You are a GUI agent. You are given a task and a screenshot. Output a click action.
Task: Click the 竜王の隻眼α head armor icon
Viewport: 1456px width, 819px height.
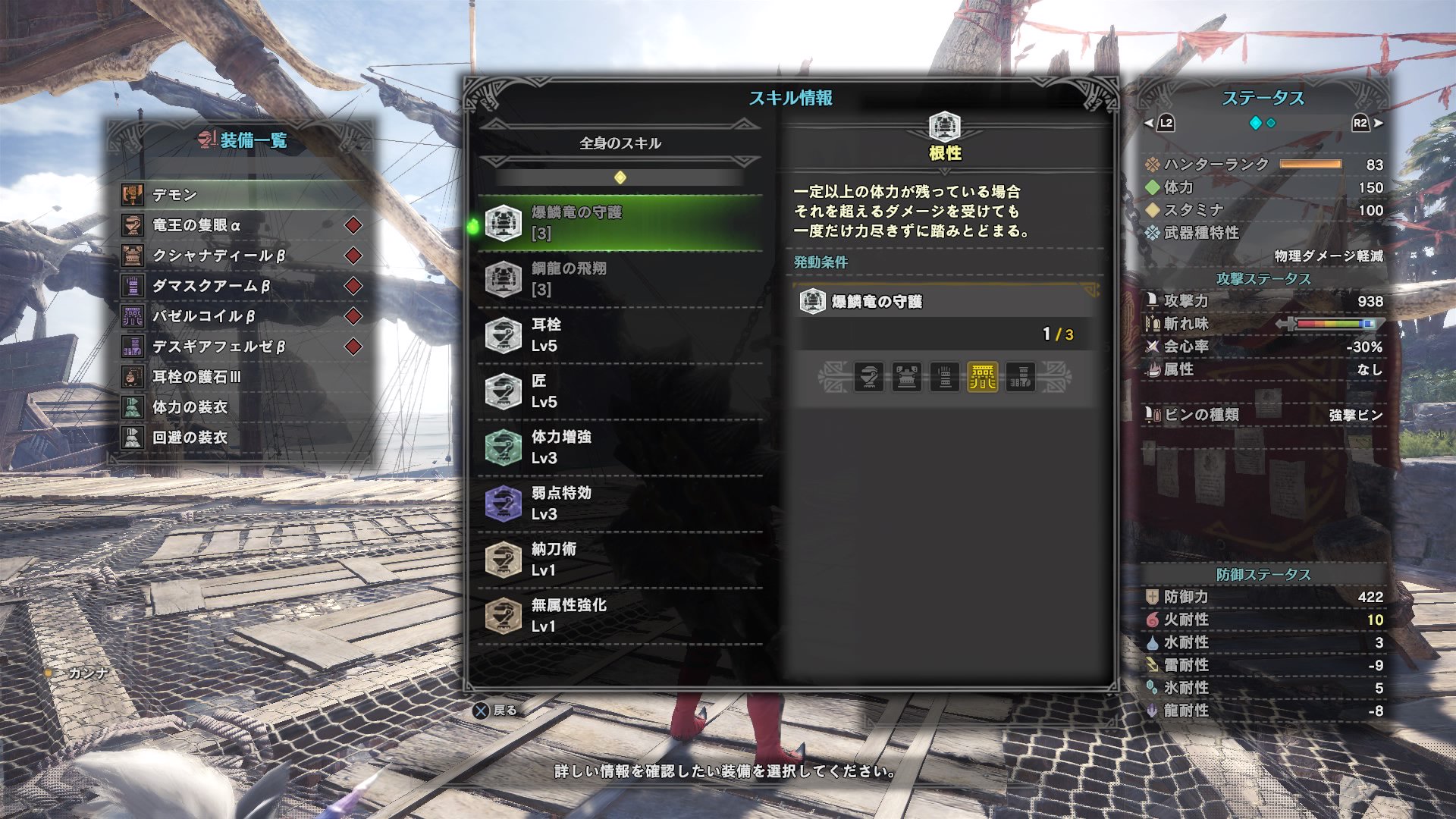click(x=133, y=225)
